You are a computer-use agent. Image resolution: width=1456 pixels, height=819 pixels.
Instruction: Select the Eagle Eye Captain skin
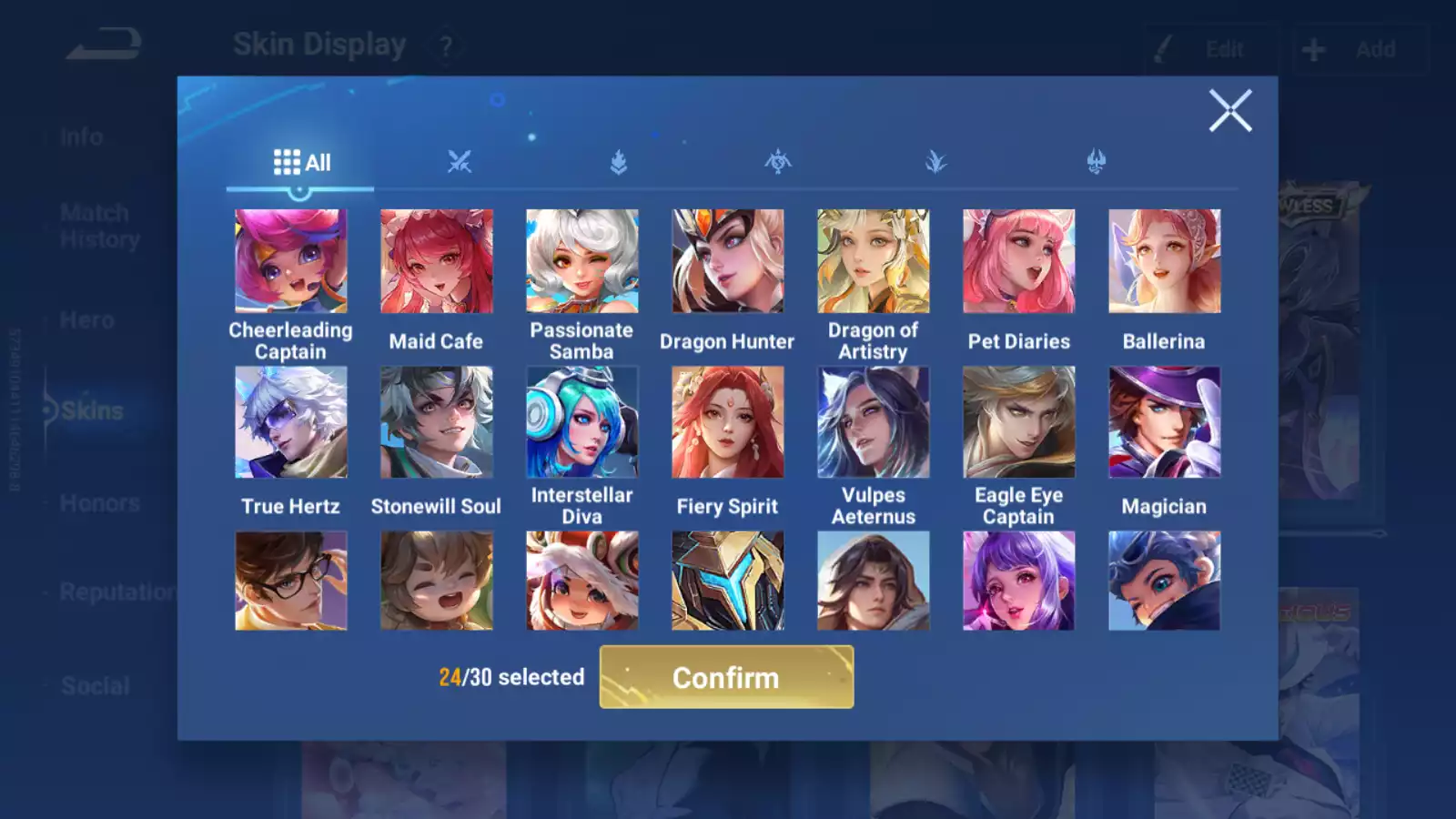tap(1018, 422)
